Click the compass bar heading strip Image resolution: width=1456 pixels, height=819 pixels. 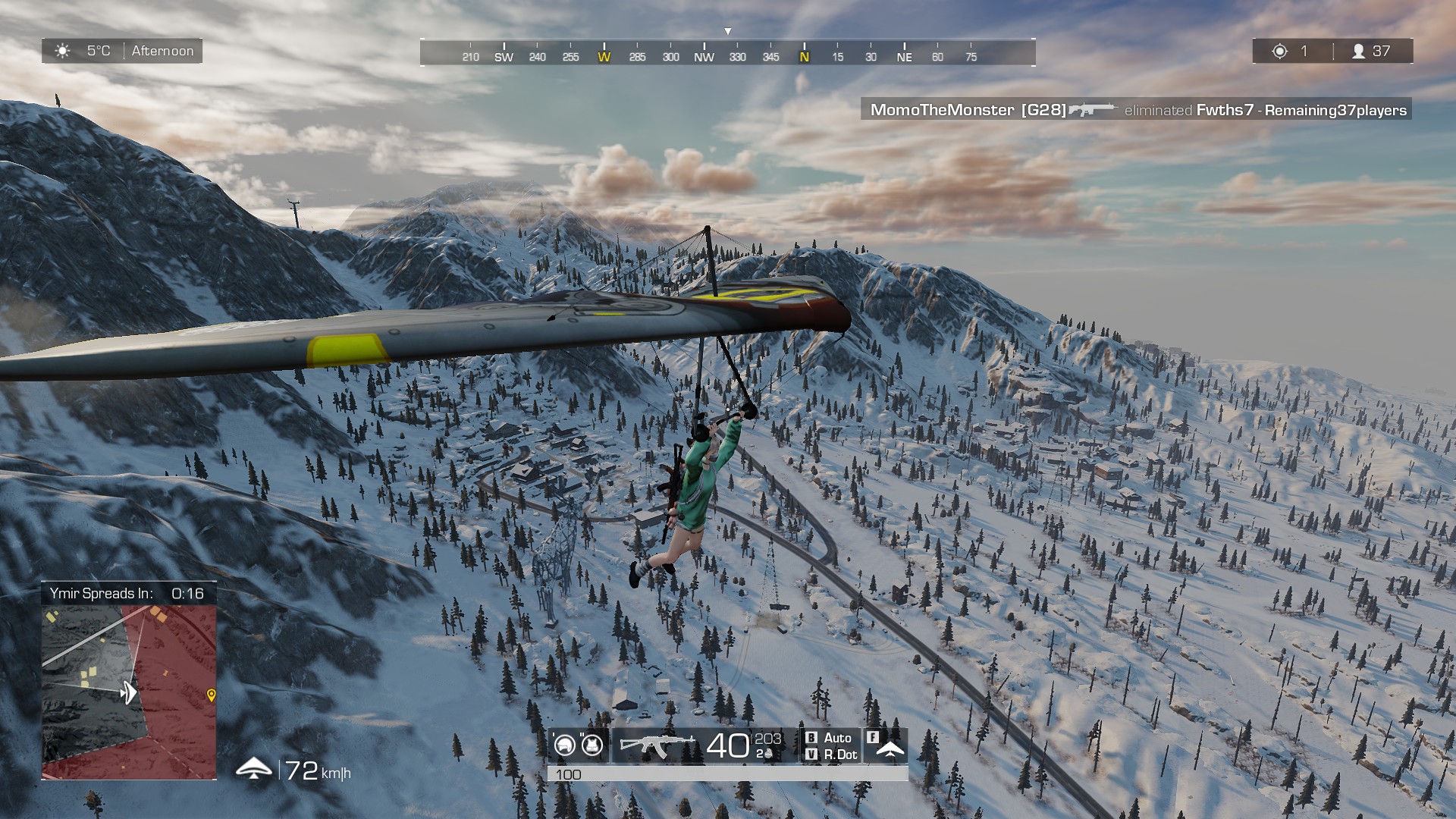click(727, 53)
